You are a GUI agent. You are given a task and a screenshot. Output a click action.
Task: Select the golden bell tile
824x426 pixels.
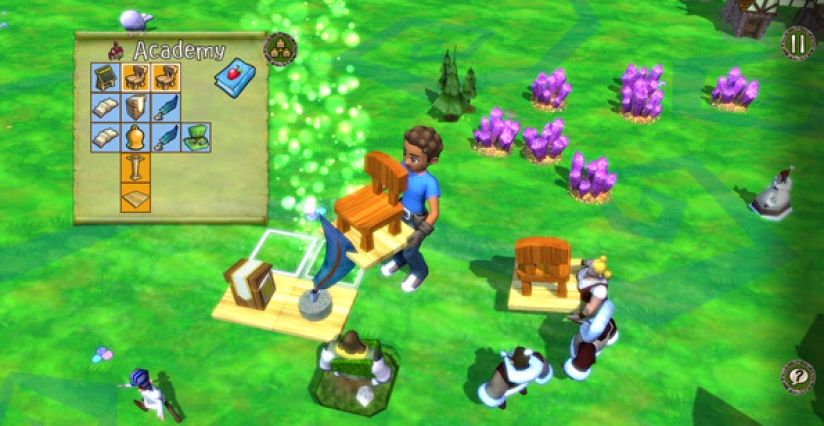136,138
